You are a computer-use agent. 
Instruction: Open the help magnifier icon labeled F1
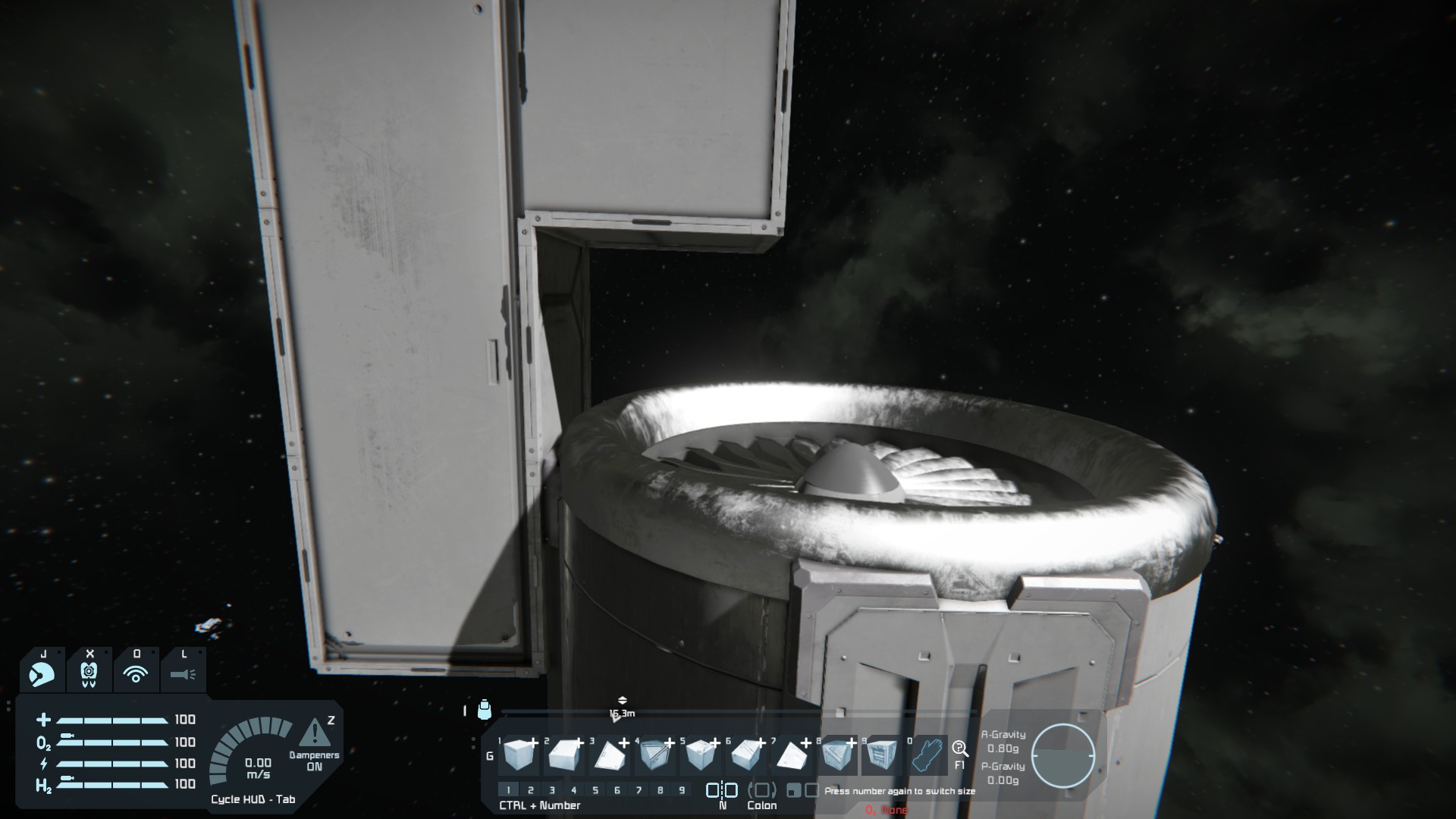coord(960,750)
